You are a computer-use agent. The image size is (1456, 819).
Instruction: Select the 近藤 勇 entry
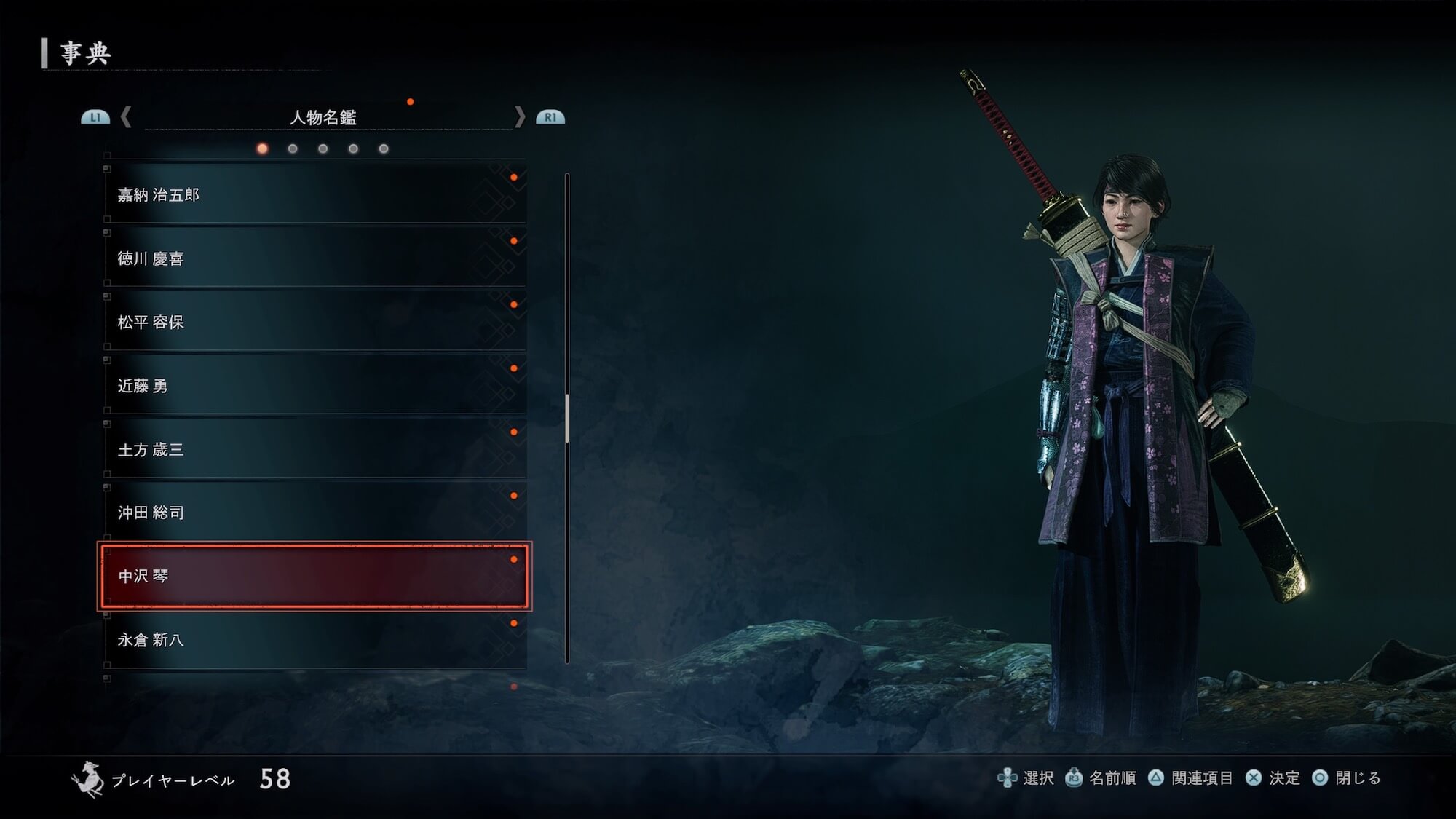(x=314, y=386)
